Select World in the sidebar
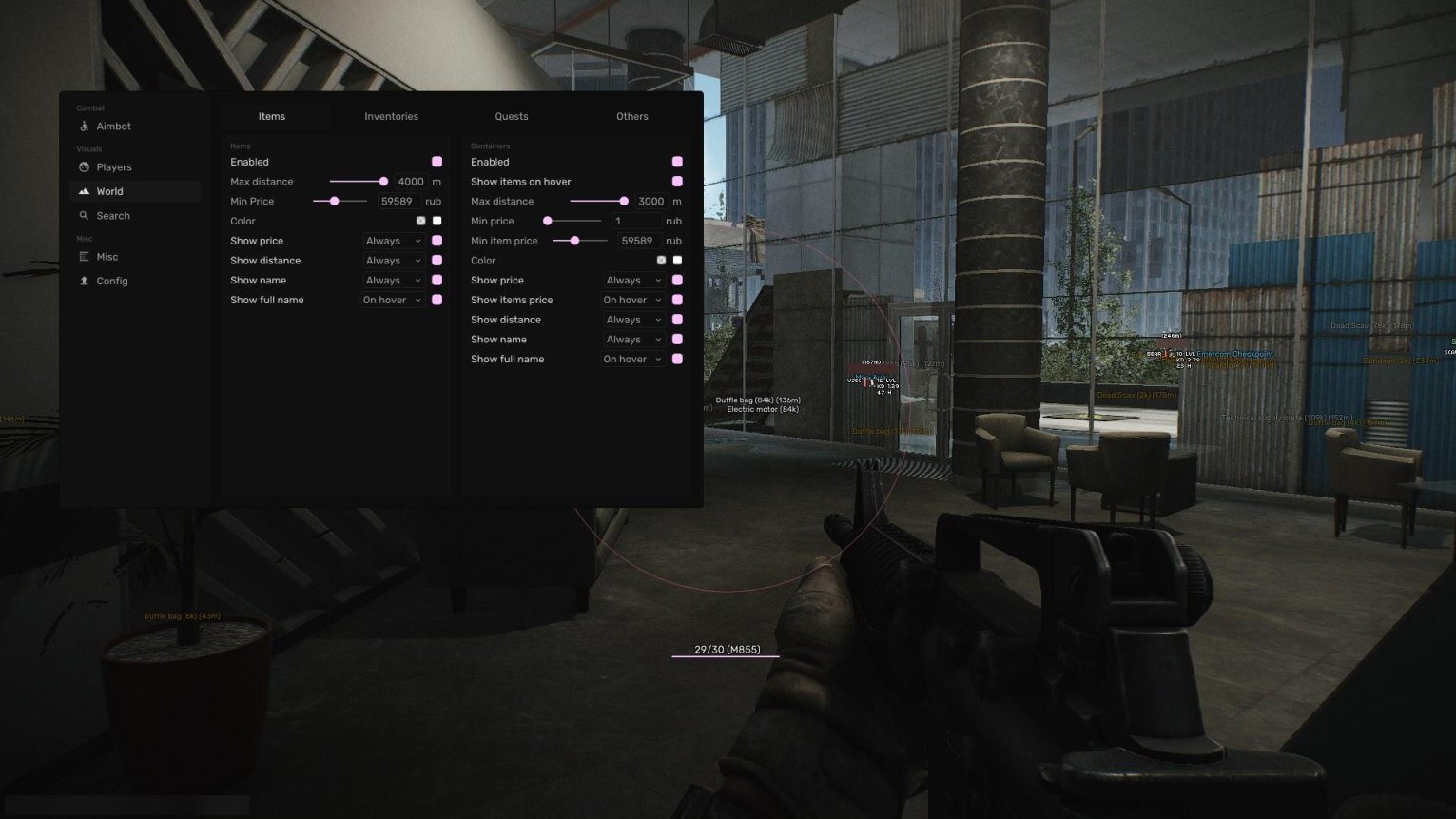1456x819 pixels. click(x=109, y=192)
